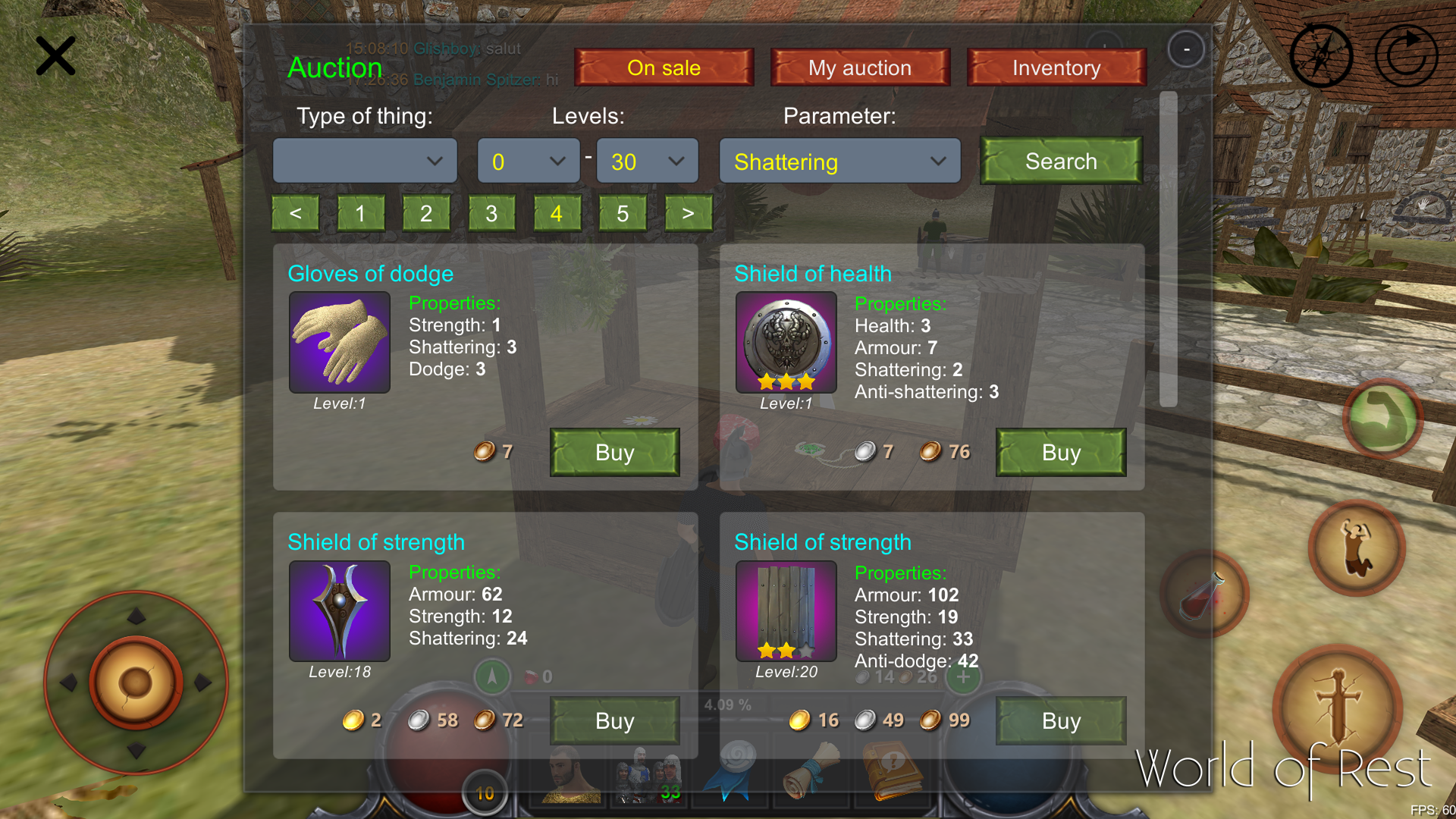Go to results page 5
The height and width of the screenshot is (819, 1456).
coord(623,213)
